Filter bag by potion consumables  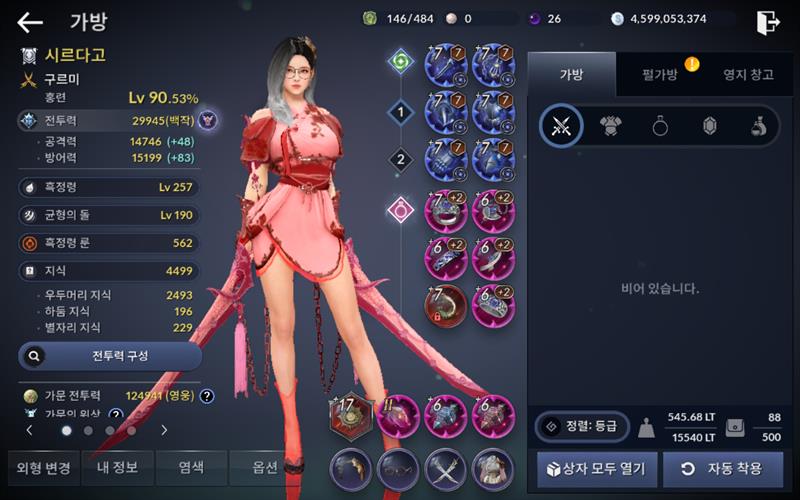tap(758, 126)
